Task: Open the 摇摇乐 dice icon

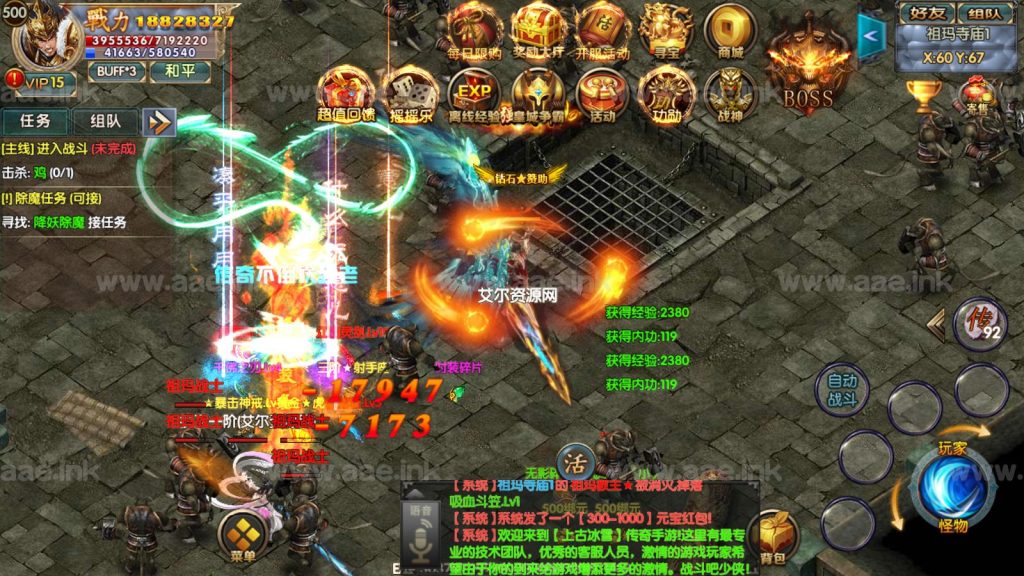Action: (x=408, y=93)
